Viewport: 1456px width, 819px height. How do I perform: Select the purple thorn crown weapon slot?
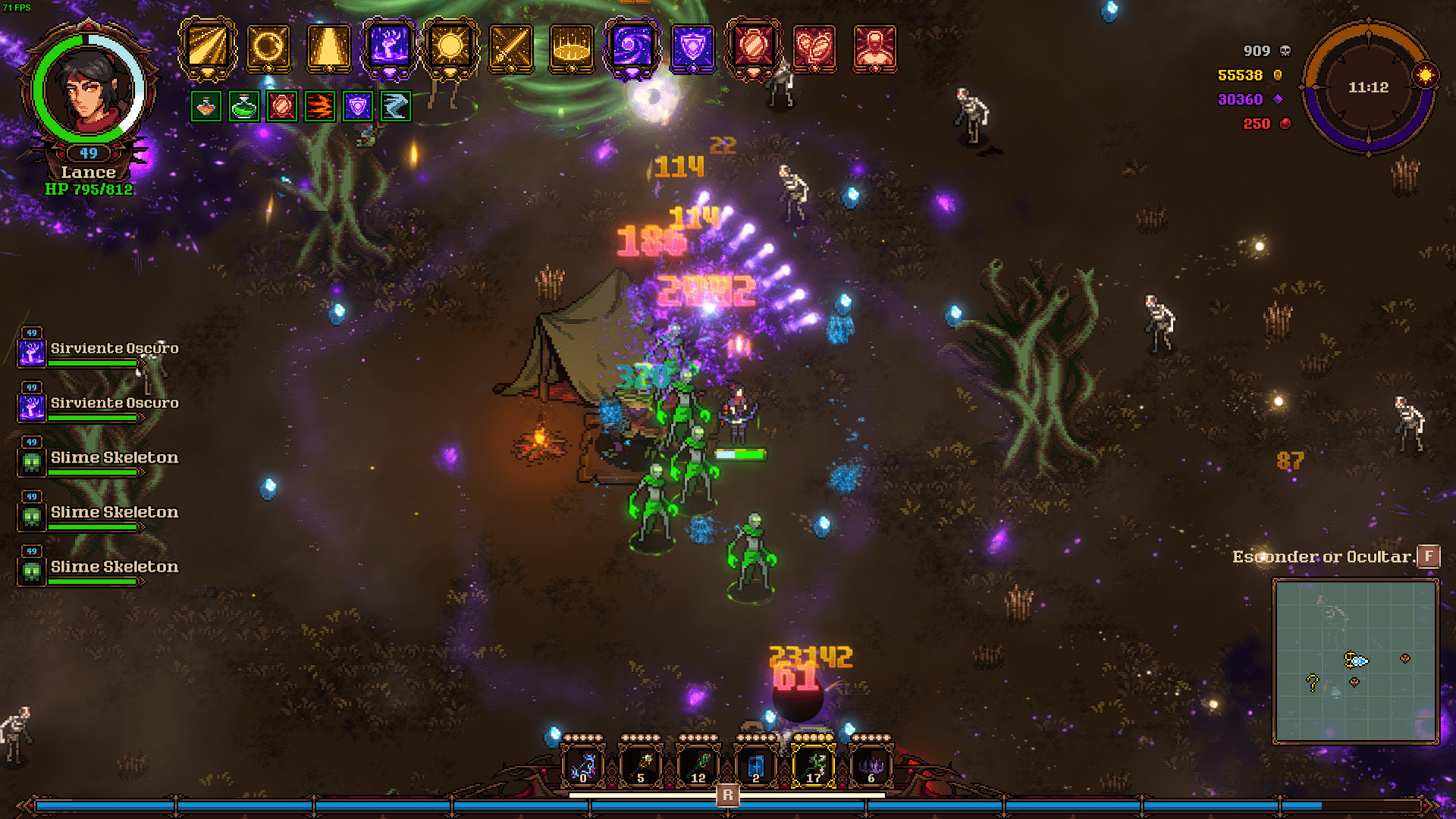point(871,766)
